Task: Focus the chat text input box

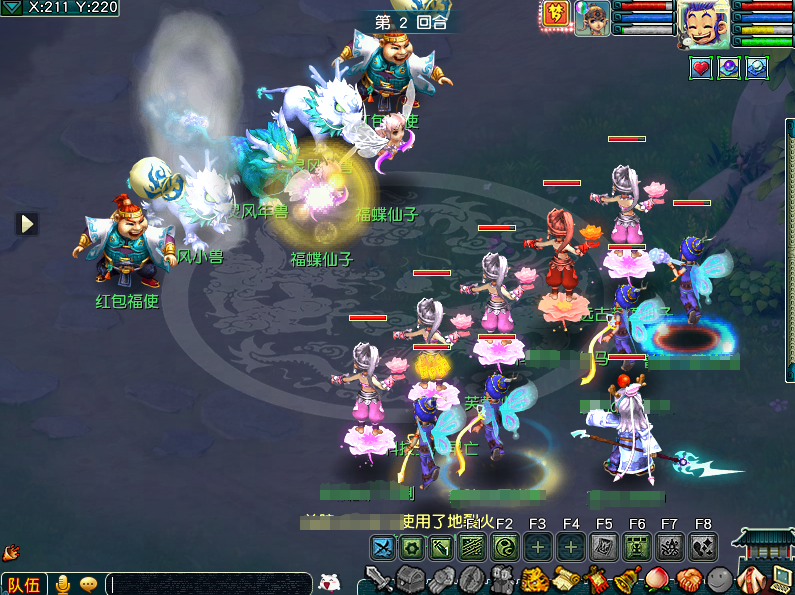Action: 208,584
